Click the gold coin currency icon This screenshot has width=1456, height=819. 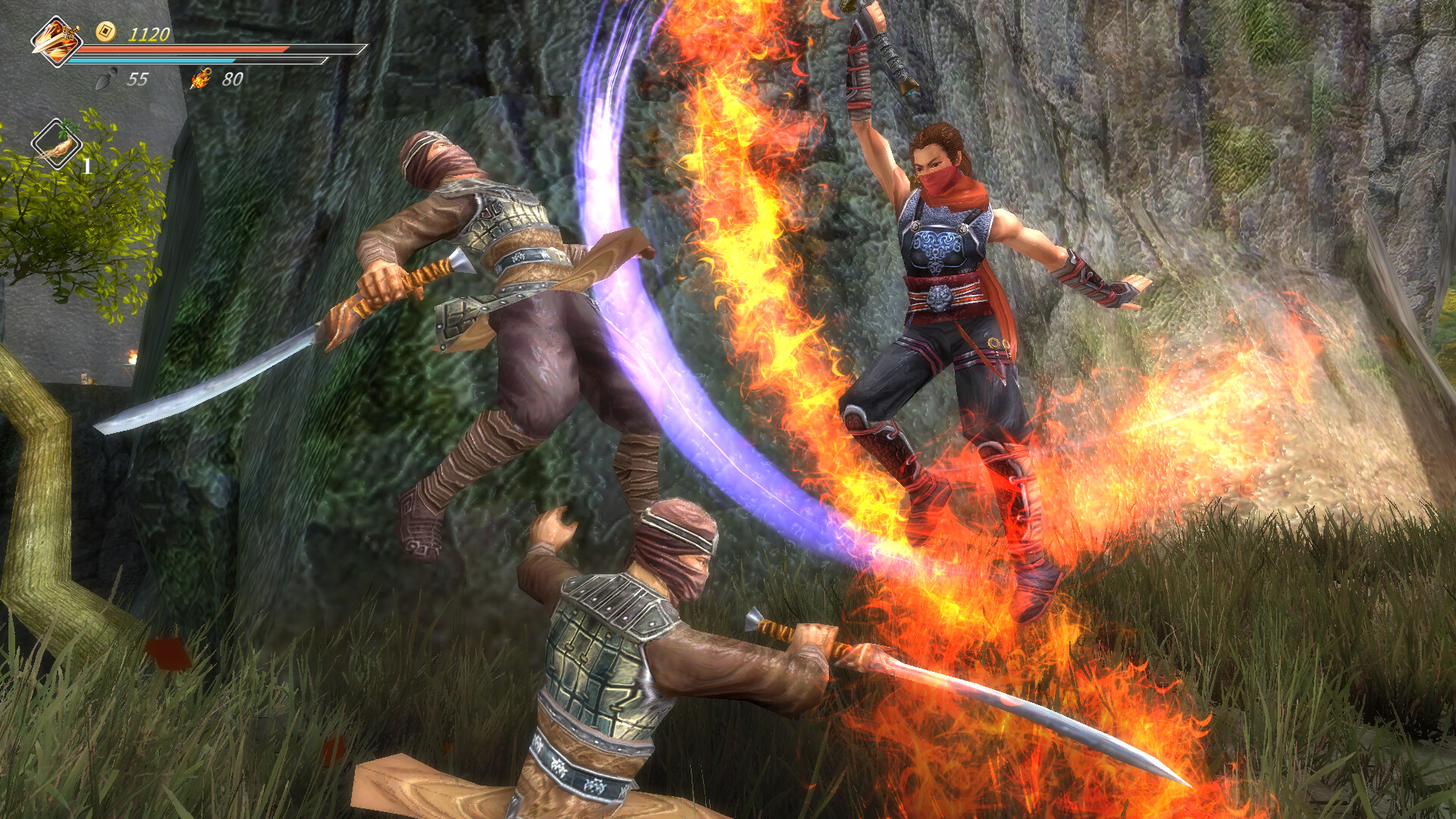(106, 32)
